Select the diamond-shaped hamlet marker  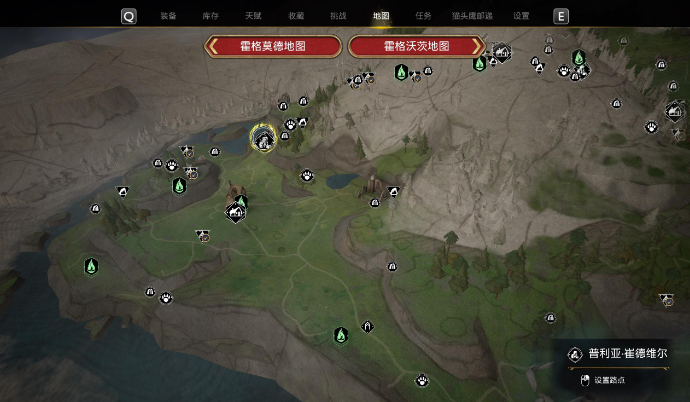(236, 212)
